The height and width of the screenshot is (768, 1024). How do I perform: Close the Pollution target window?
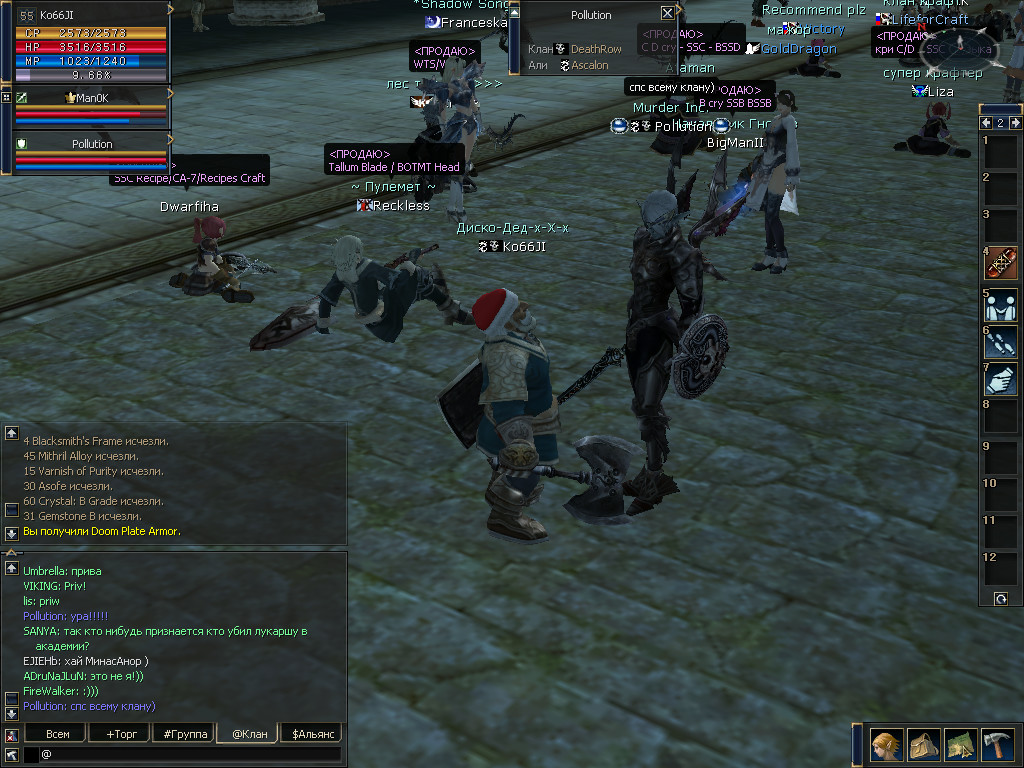[x=667, y=13]
